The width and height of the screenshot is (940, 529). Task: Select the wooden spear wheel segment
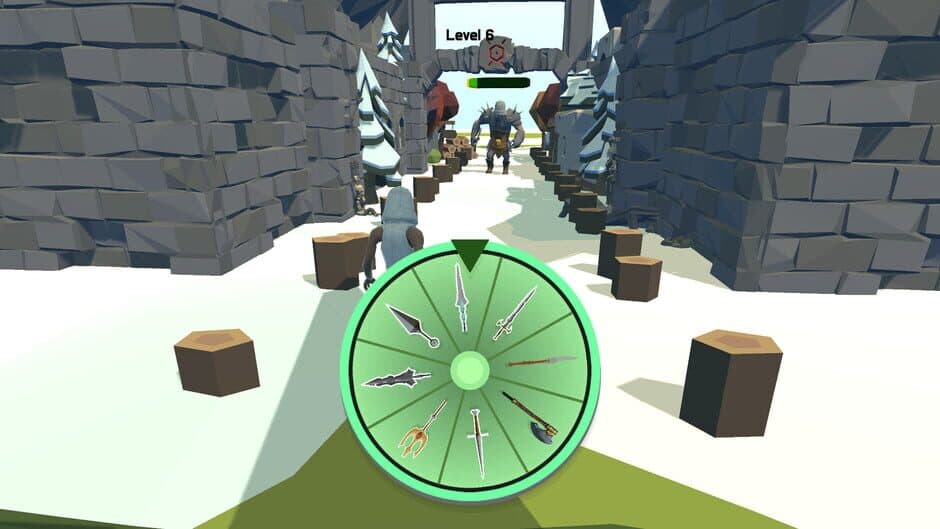(x=541, y=361)
